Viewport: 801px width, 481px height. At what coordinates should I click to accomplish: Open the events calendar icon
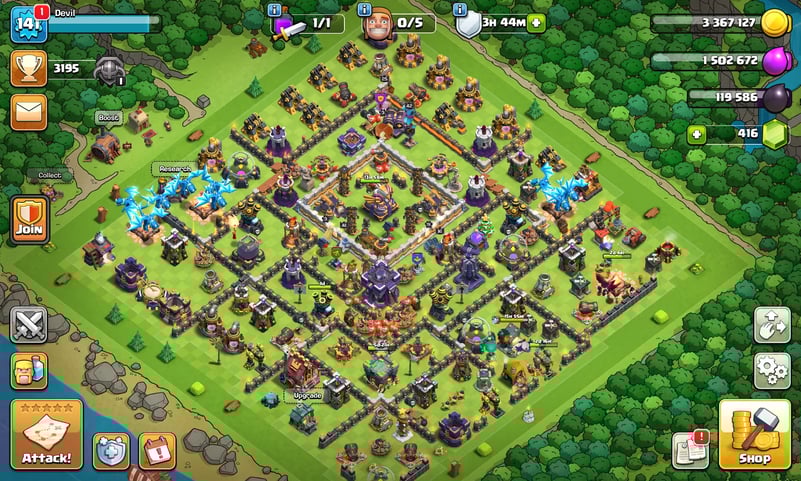point(156,451)
